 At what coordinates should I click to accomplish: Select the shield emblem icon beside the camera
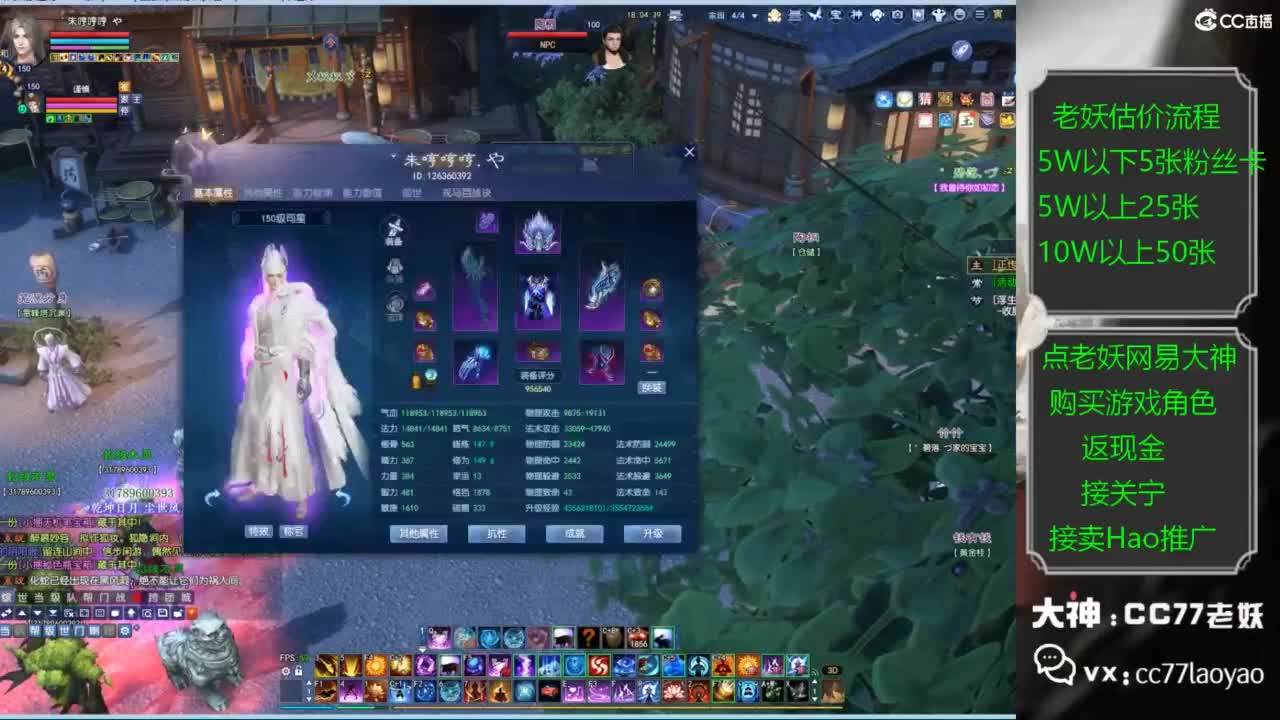(x=918, y=15)
